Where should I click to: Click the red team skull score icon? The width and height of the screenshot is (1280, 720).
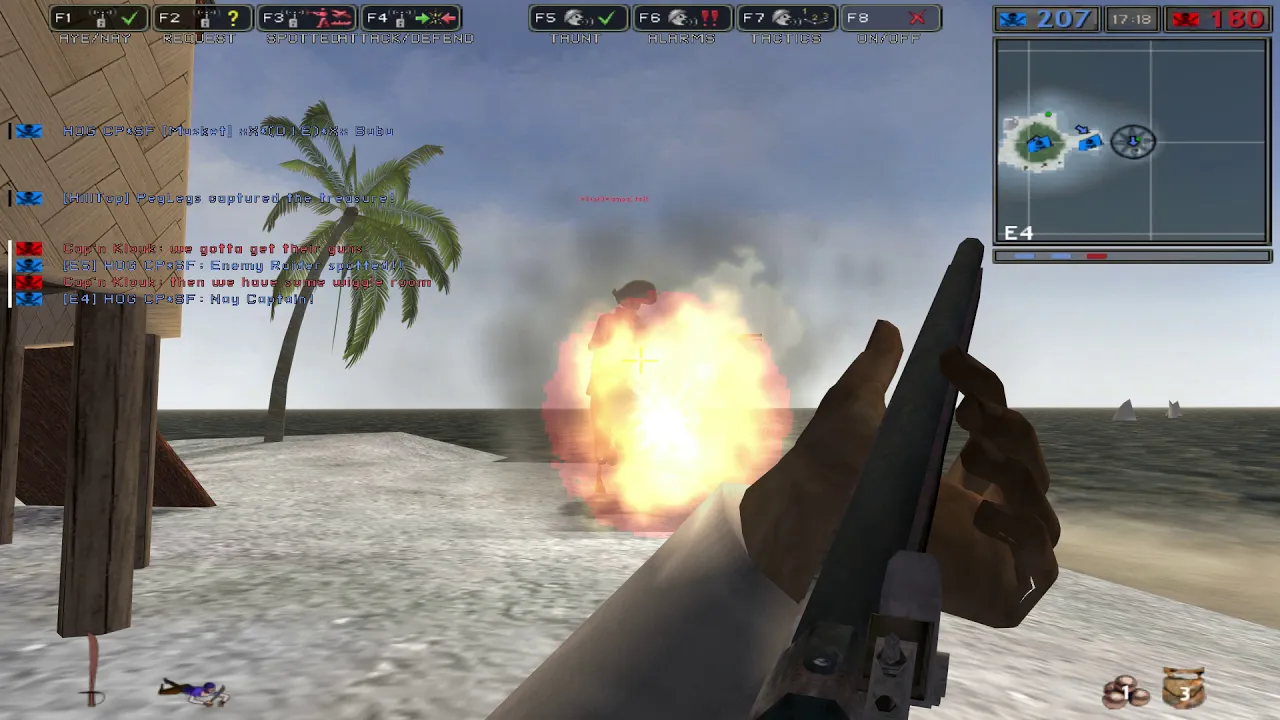point(1187,18)
